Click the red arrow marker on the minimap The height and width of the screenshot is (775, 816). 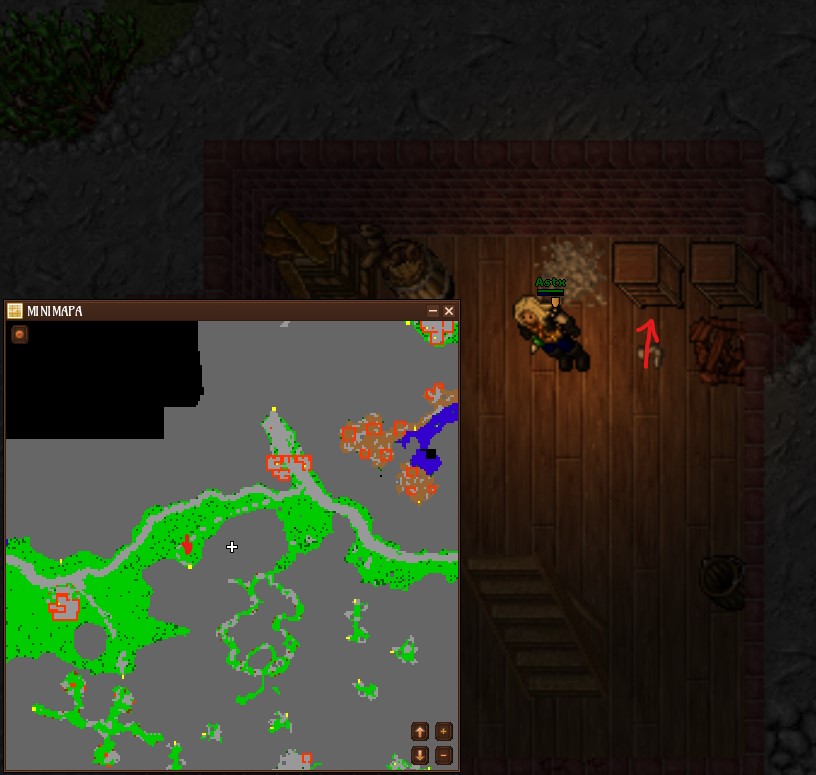click(x=187, y=545)
